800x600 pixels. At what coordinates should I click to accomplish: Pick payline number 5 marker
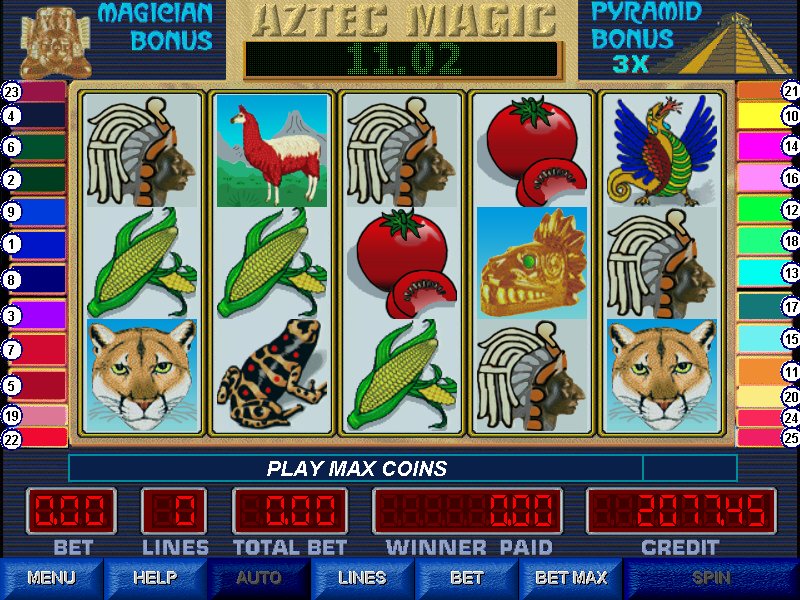point(12,385)
